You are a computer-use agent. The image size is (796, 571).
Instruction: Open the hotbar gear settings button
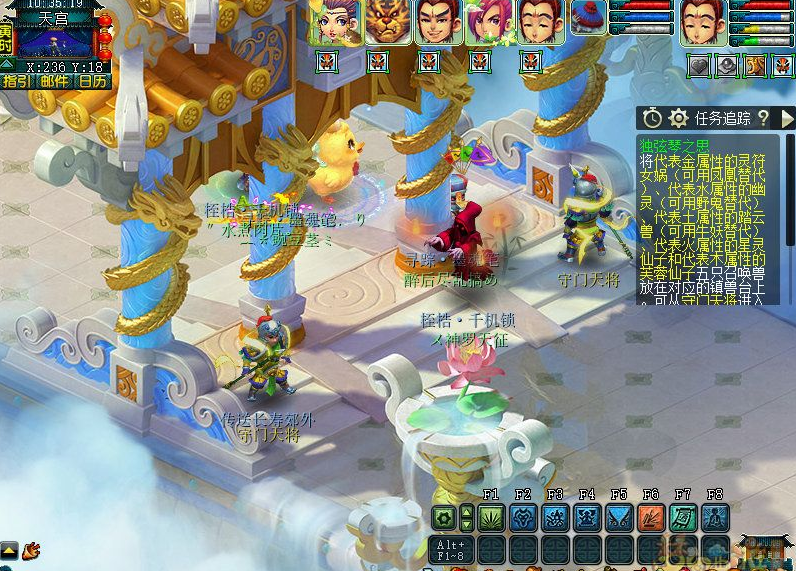tap(445, 518)
